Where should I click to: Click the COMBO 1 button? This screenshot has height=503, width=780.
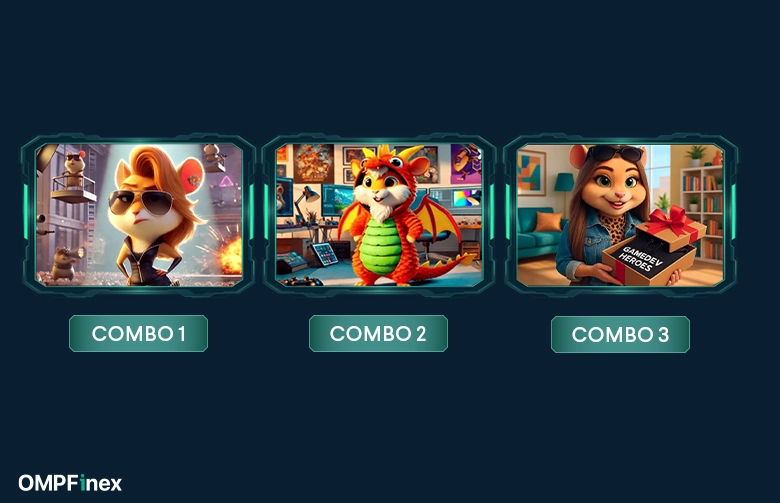[138, 334]
